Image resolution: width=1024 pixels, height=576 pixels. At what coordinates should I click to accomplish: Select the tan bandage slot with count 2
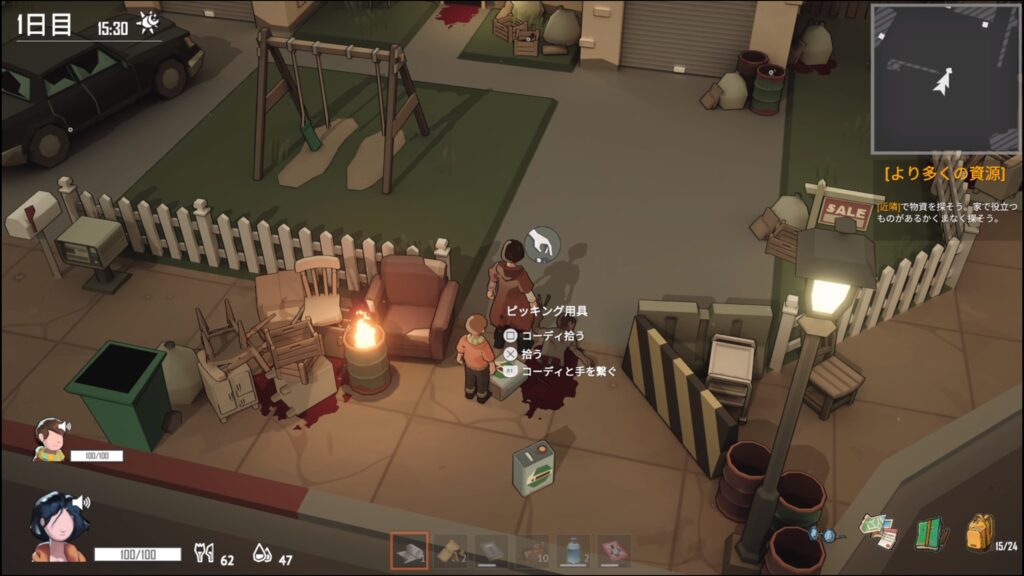450,551
